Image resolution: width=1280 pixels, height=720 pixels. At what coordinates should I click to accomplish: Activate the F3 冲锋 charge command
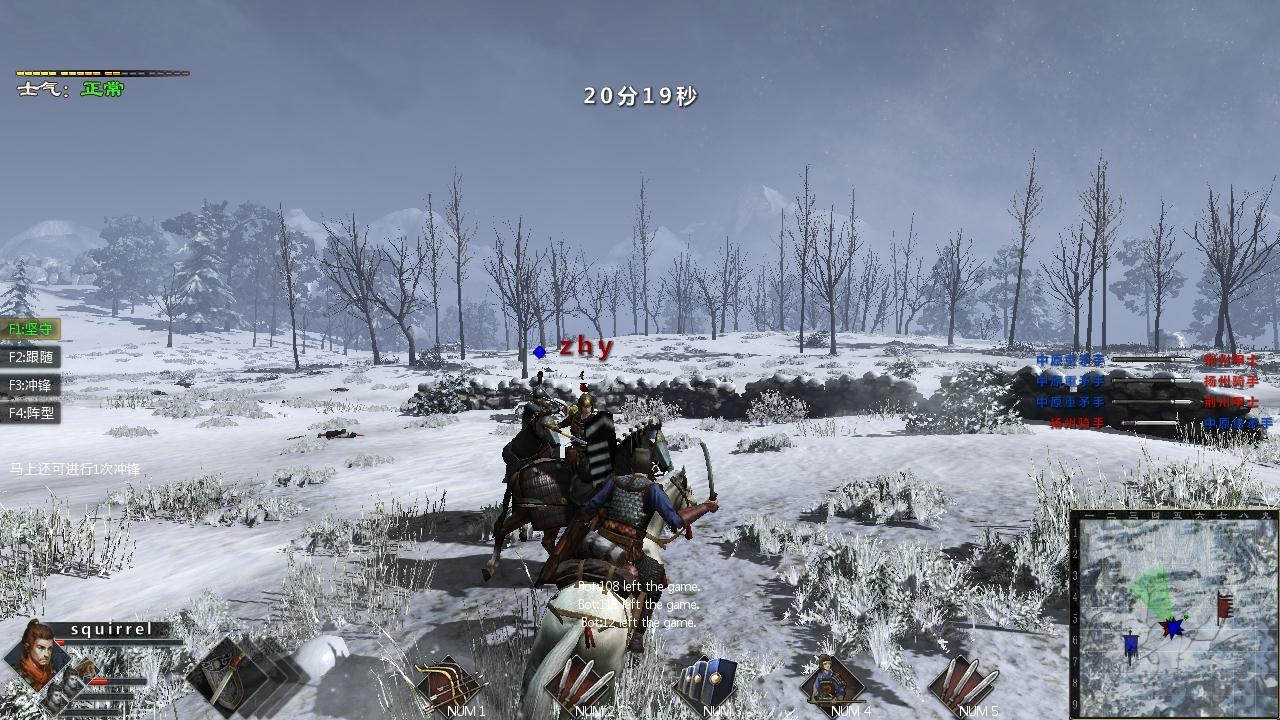(x=31, y=385)
